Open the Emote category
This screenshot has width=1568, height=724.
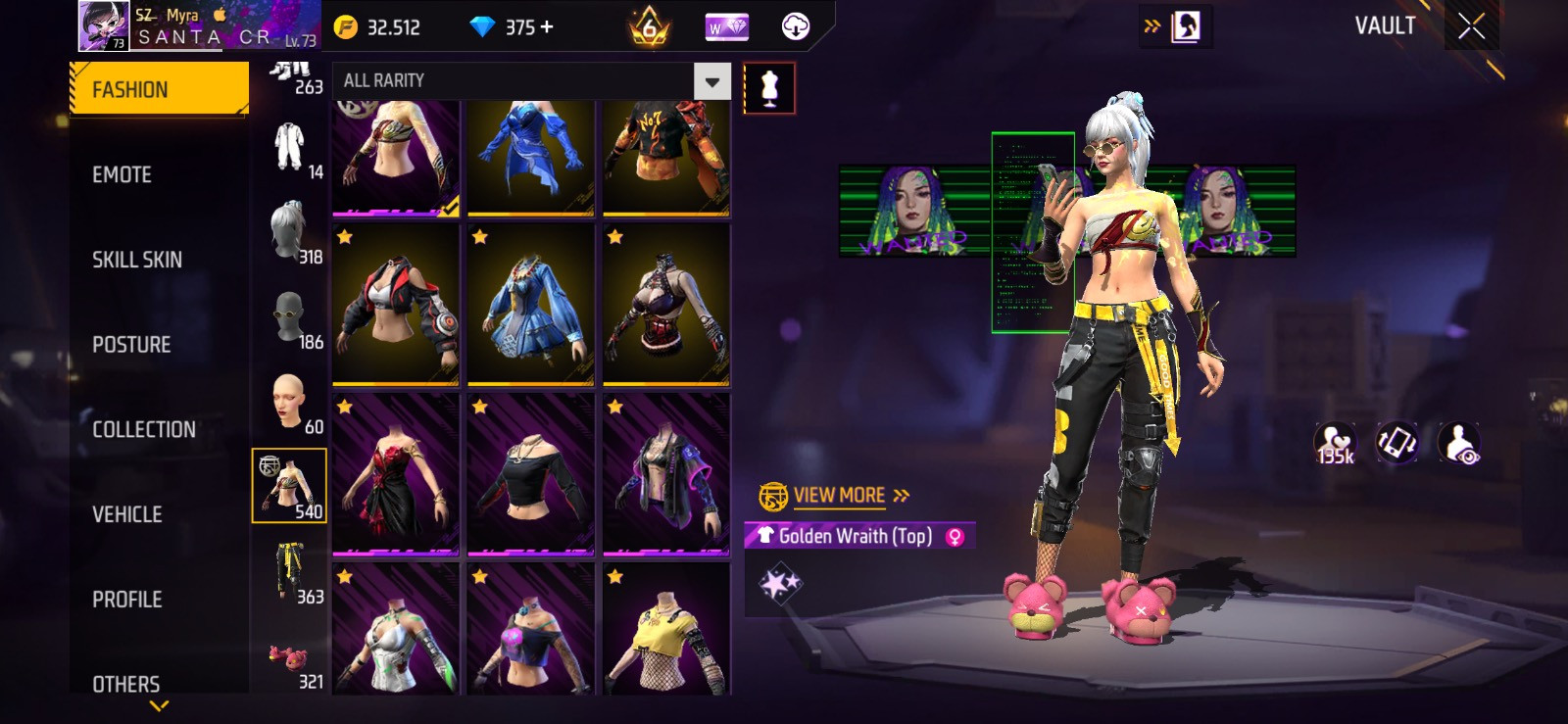pos(122,175)
